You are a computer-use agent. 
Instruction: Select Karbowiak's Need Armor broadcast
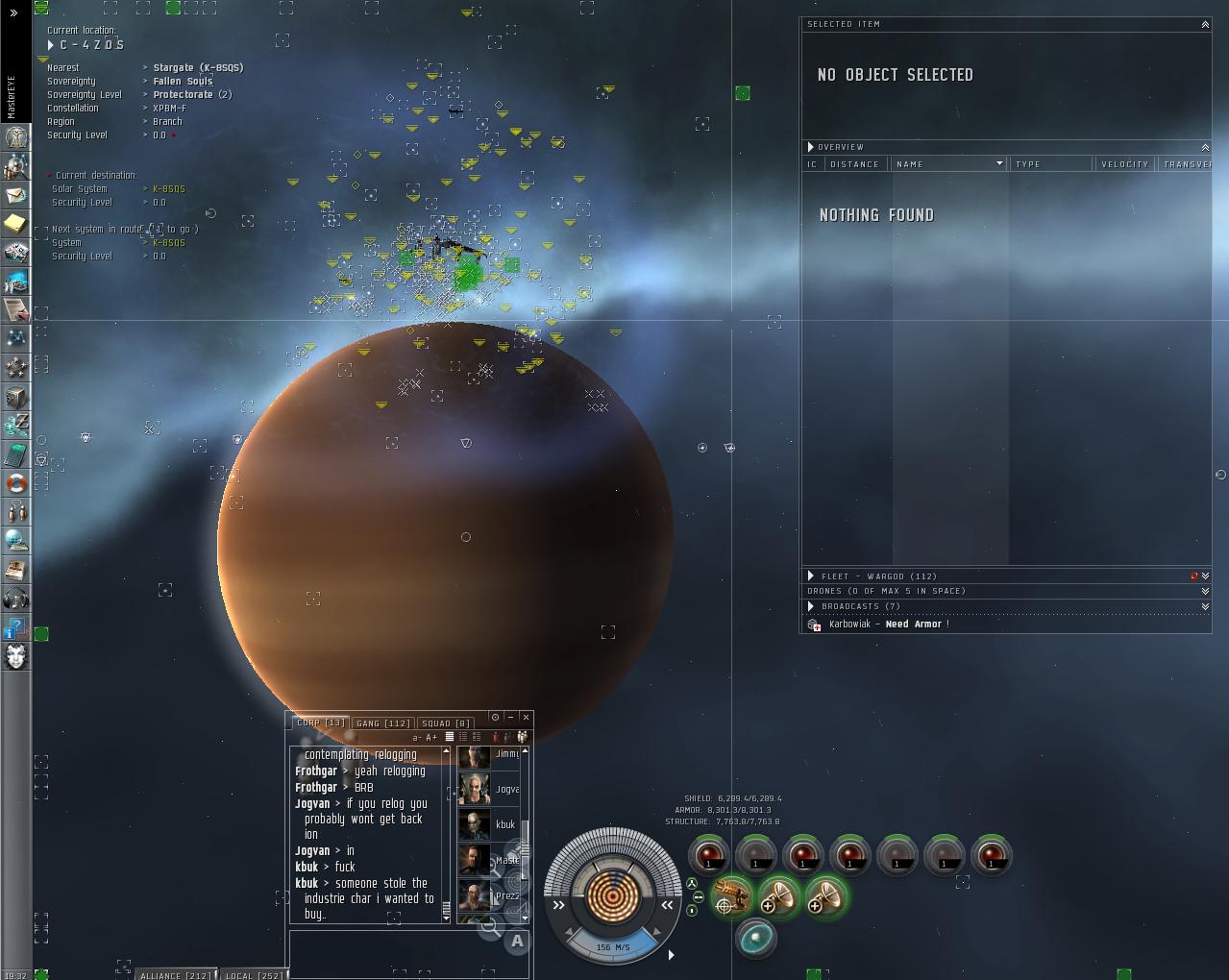(889, 625)
